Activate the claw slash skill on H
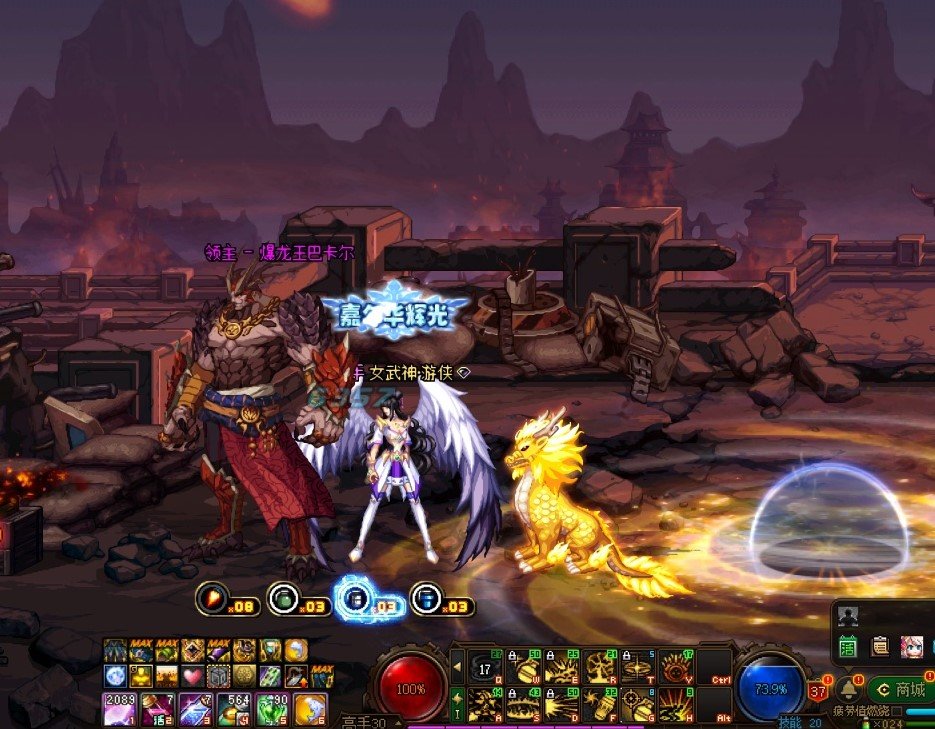Image resolution: width=935 pixels, height=729 pixels. 677,704
